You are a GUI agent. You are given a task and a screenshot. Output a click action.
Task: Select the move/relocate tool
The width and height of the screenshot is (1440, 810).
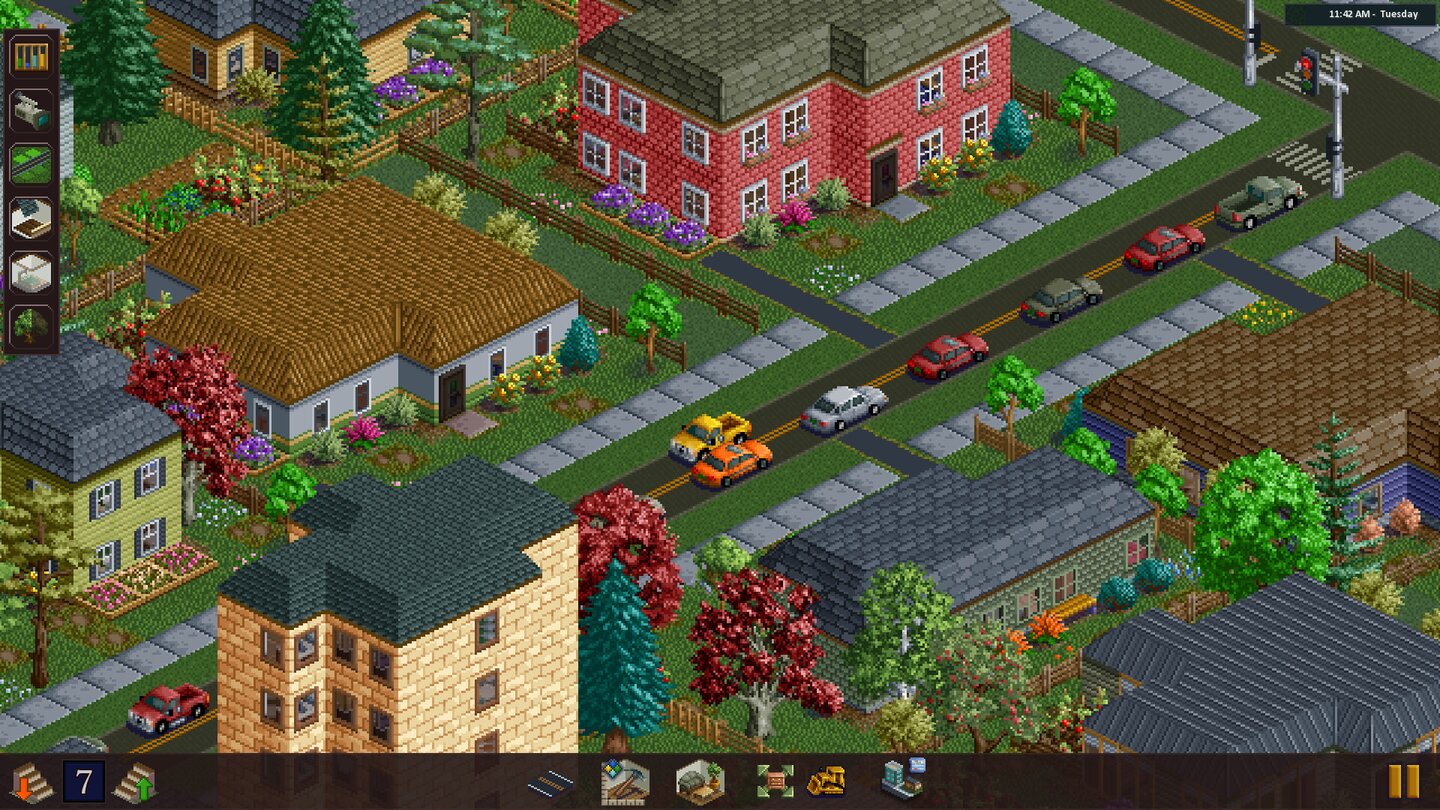pyautogui.click(x=775, y=781)
